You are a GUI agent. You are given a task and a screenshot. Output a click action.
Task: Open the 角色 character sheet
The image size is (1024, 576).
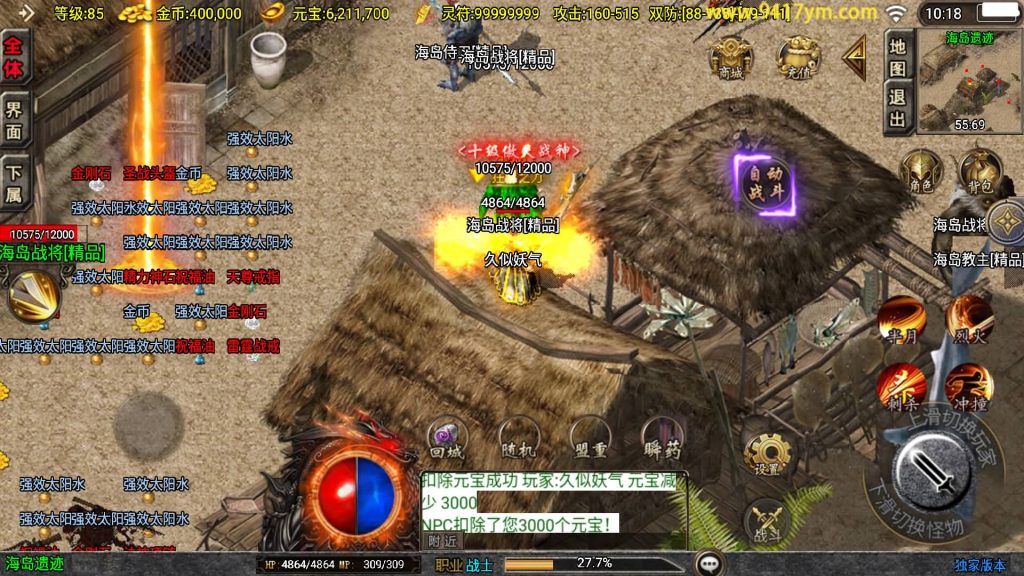920,170
